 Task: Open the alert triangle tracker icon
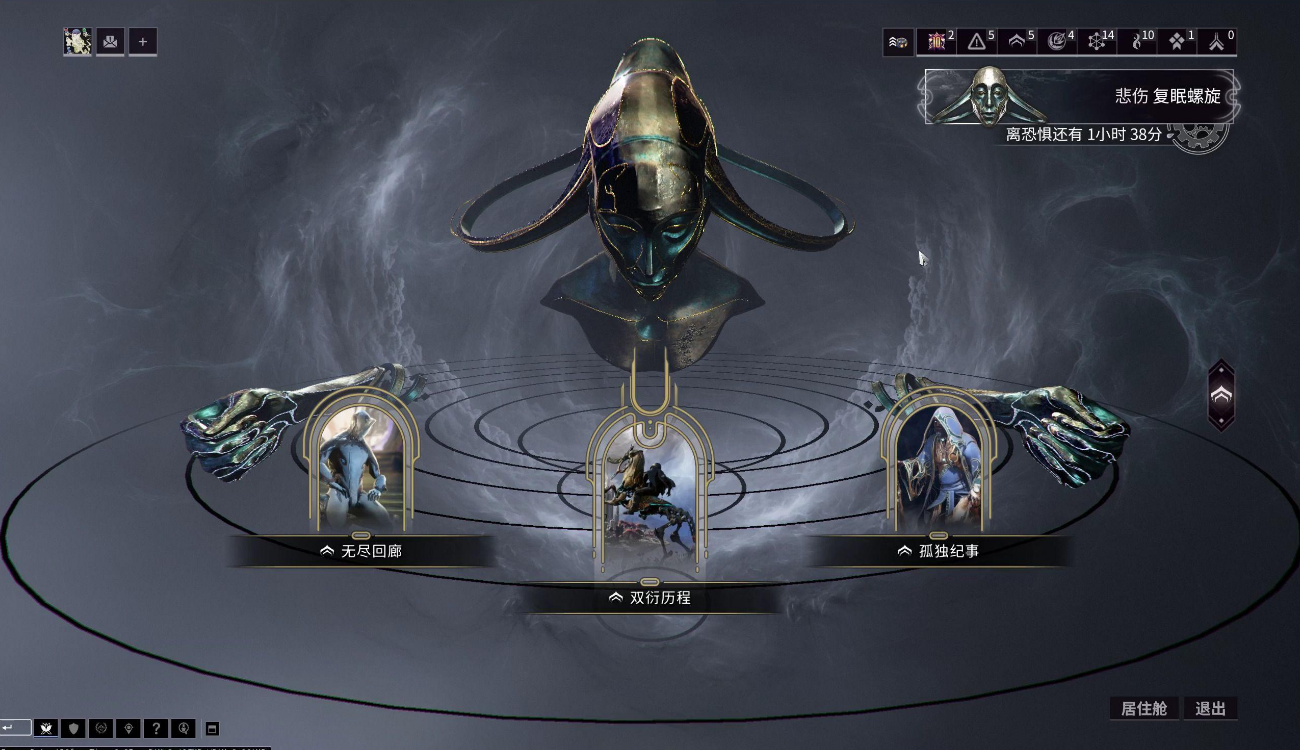pyautogui.click(x=977, y=42)
